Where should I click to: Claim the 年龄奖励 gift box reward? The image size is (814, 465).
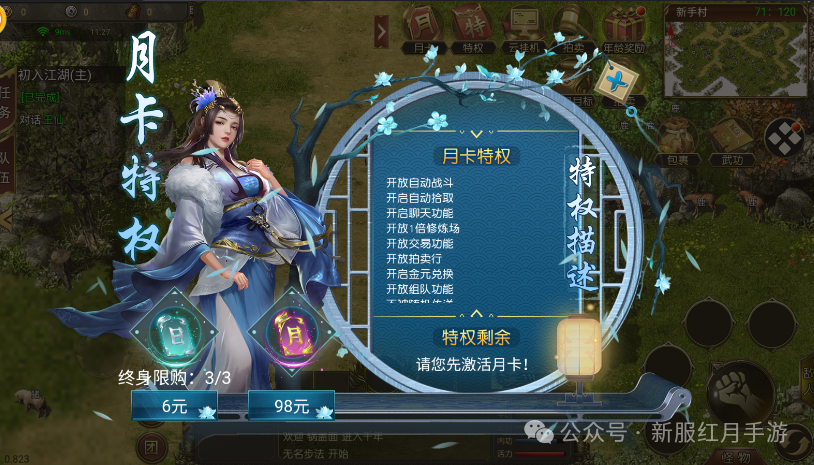(x=627, y=27)
